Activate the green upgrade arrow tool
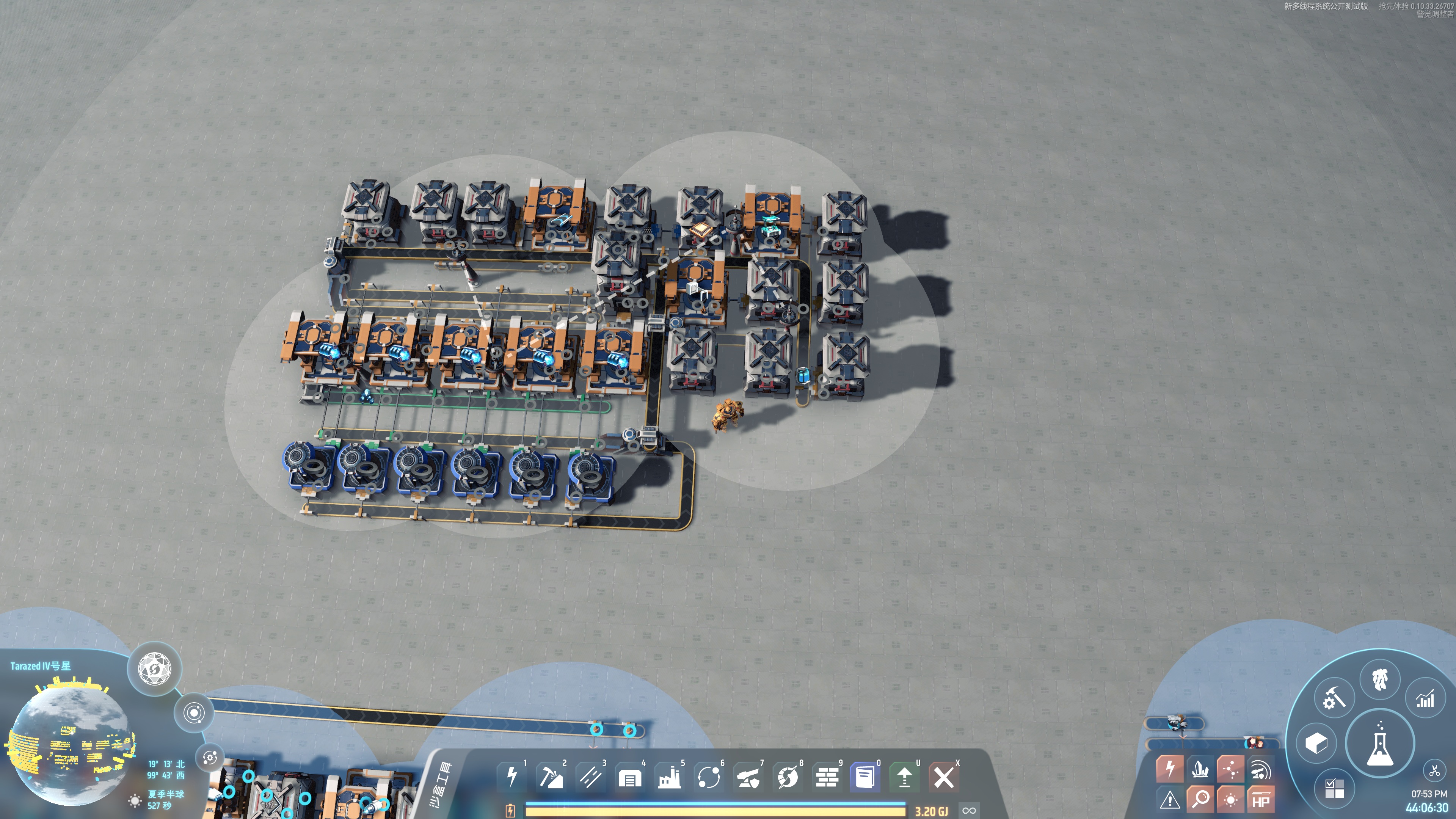This screenshot has height=819, width=1456. 904,777
